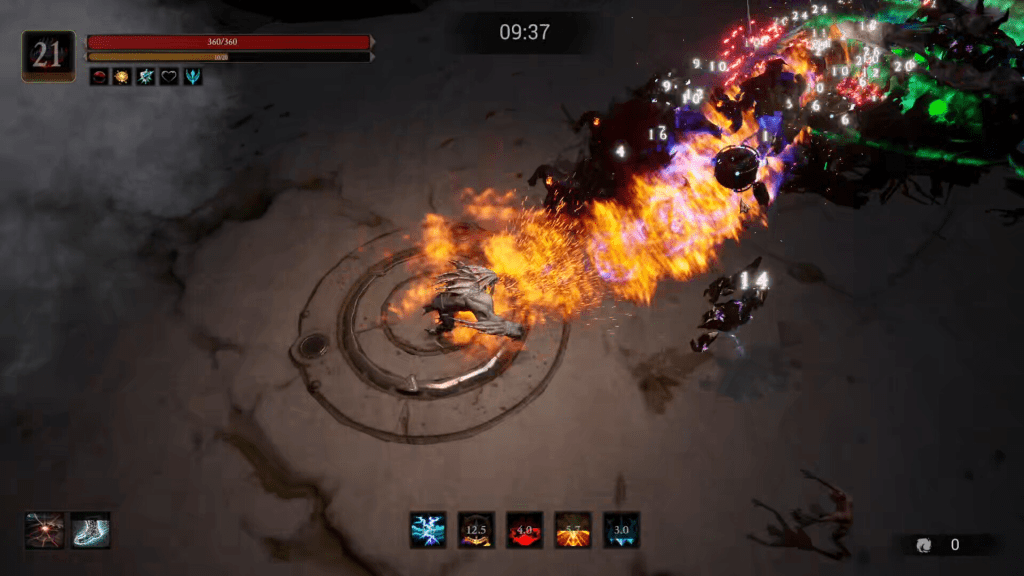
Task: Activate the fire ability with 5.7 cooldown
Action: pos(573,530)
